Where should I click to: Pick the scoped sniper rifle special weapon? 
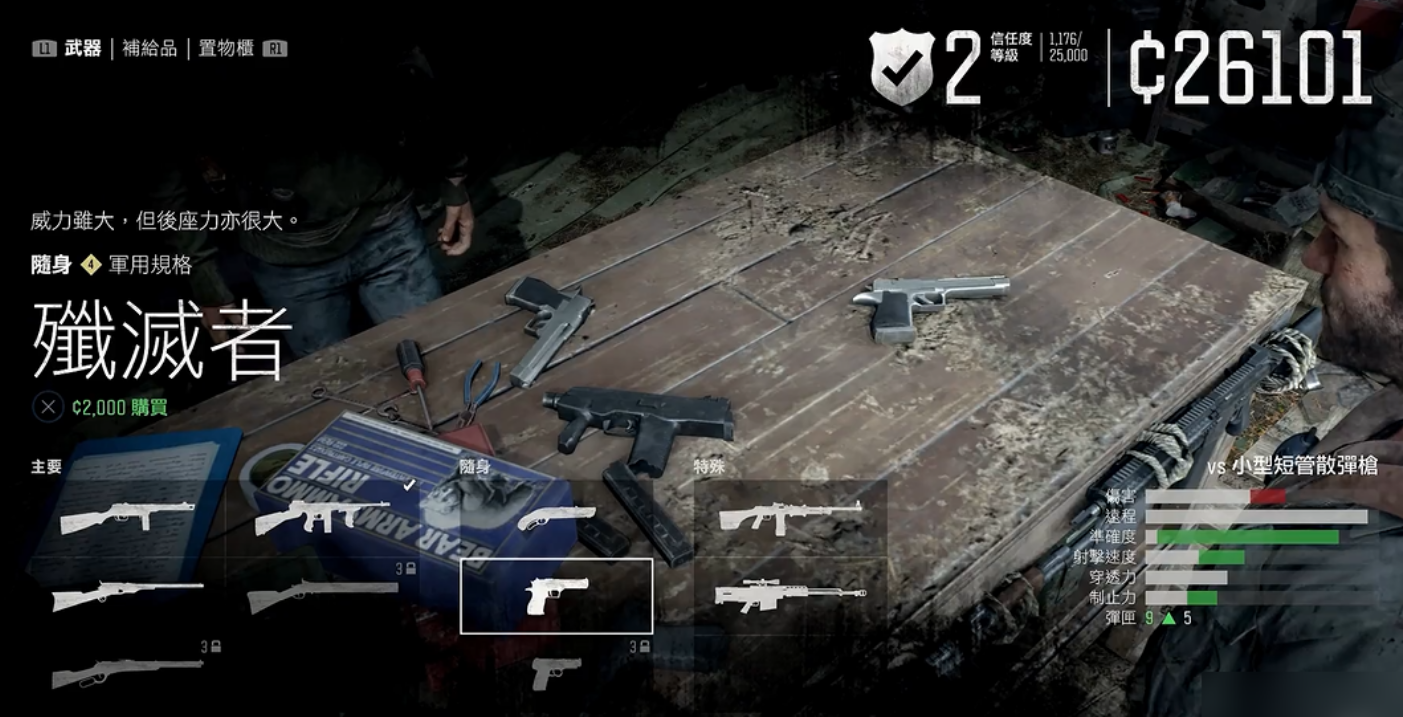click(790, 596)
